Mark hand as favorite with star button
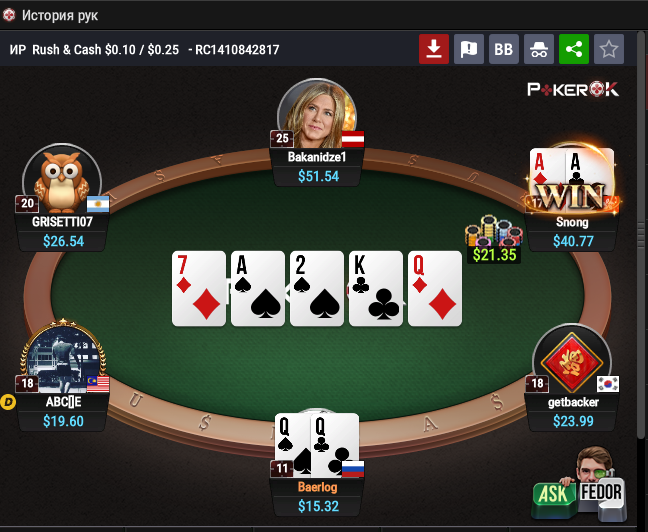 (x=607, y=49)
